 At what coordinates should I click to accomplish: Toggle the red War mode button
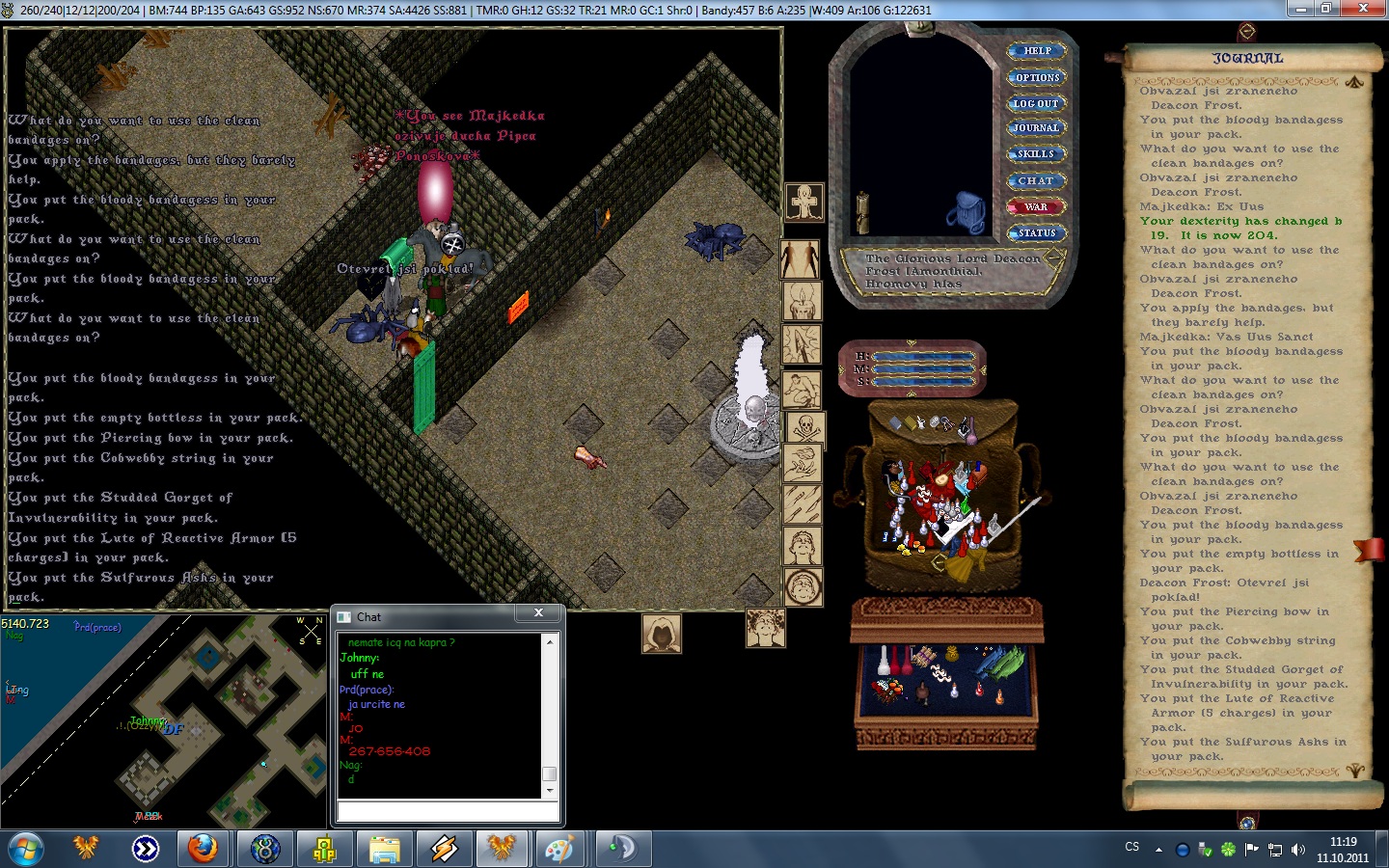coord(1036,206)
